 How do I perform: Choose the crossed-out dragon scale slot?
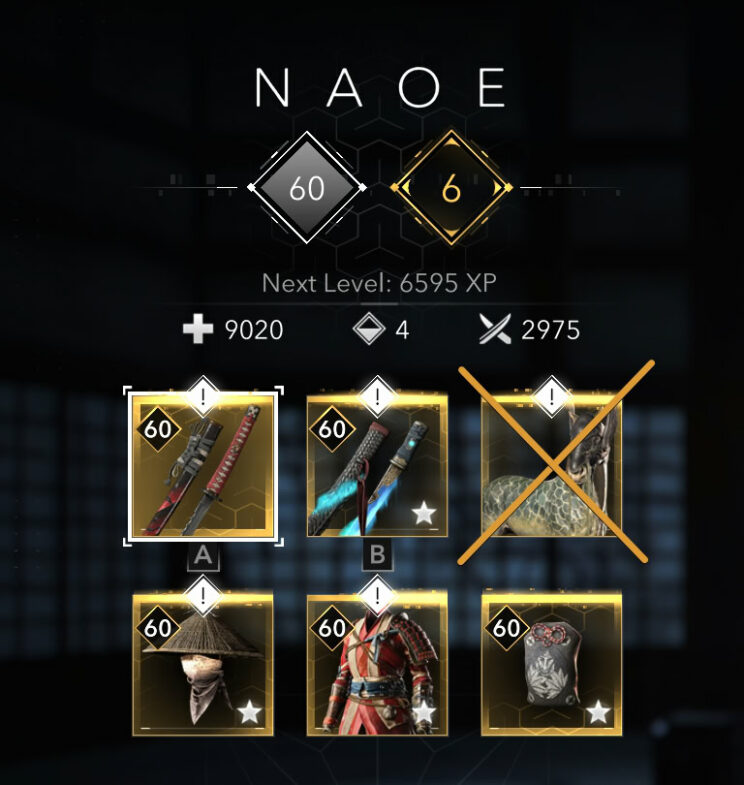[551, 467]
